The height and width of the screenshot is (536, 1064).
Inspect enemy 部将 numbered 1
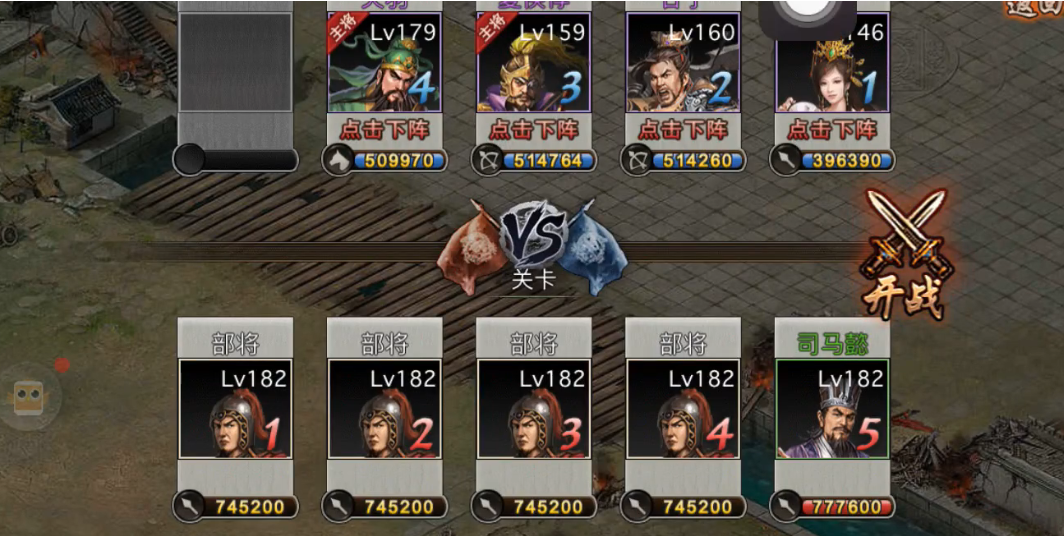pos(235,409)
